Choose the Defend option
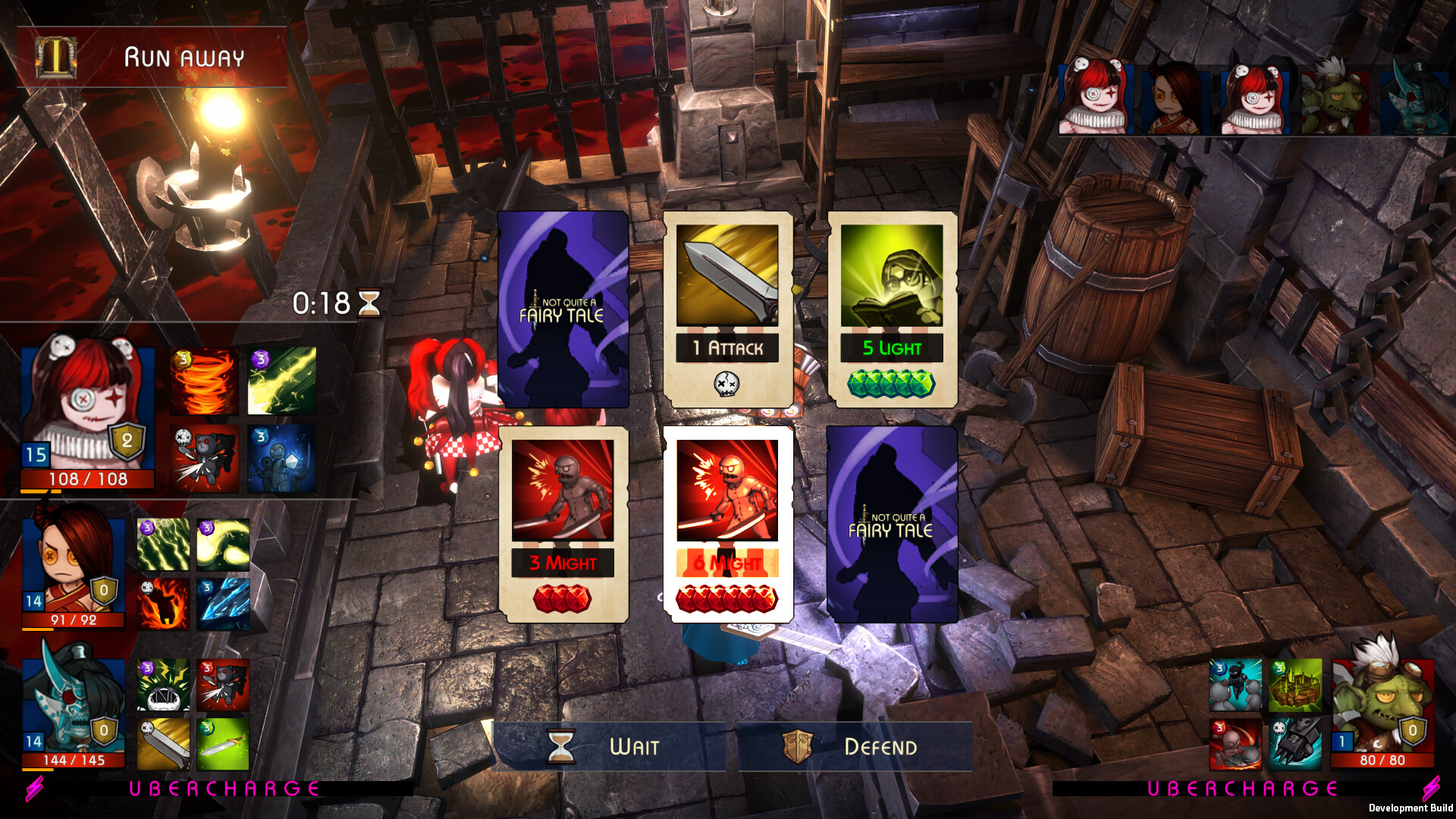This screenshot has height=819, width=1456. coord(880,747)
